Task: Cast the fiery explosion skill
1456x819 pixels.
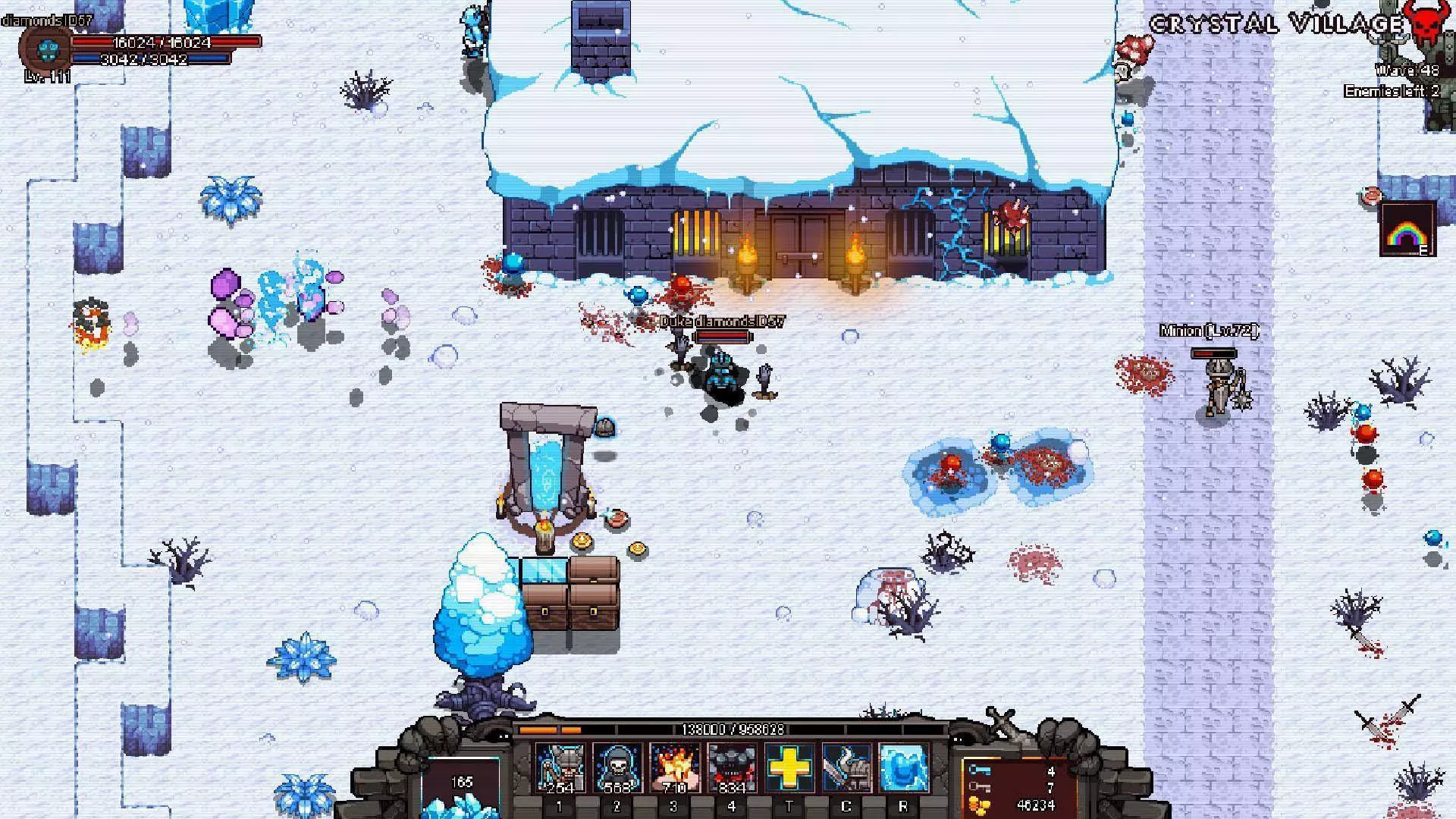Action: [x=674, y=767]
